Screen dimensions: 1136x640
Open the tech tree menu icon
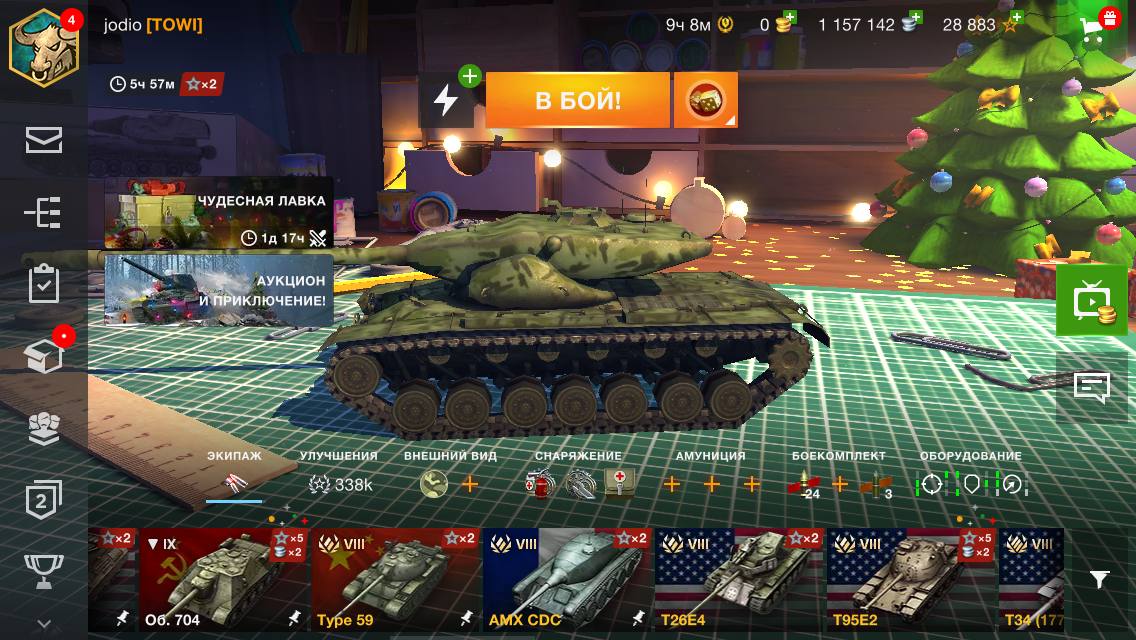pos(43,213)
